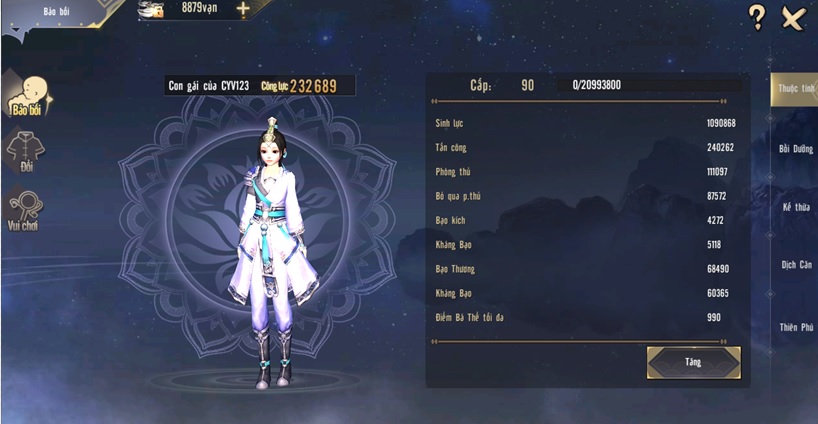Viewport: 818px width, 424px height.
Task: Open the Kế thừa tab
Action: point(796,207)
